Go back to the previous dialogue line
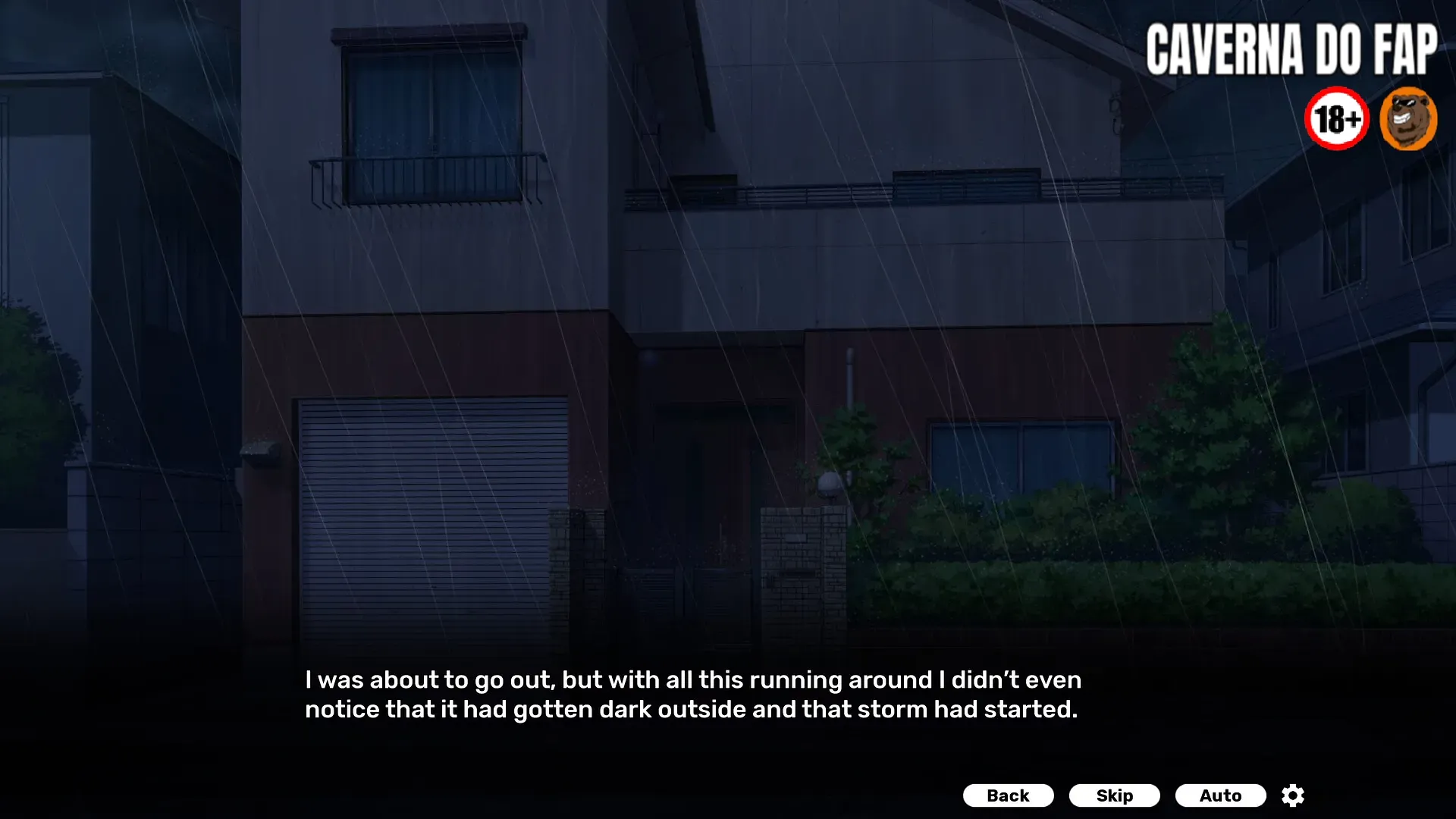 1008,795
